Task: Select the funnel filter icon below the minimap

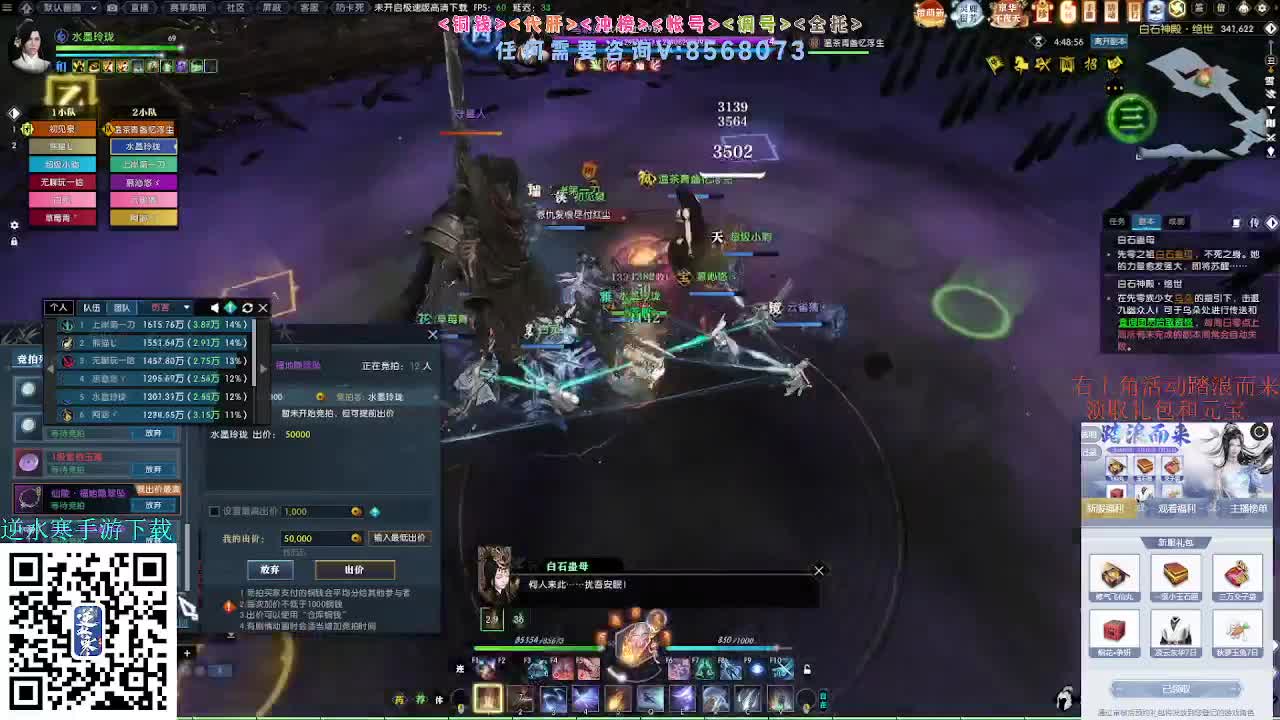Action: [x=1271, y=108]
